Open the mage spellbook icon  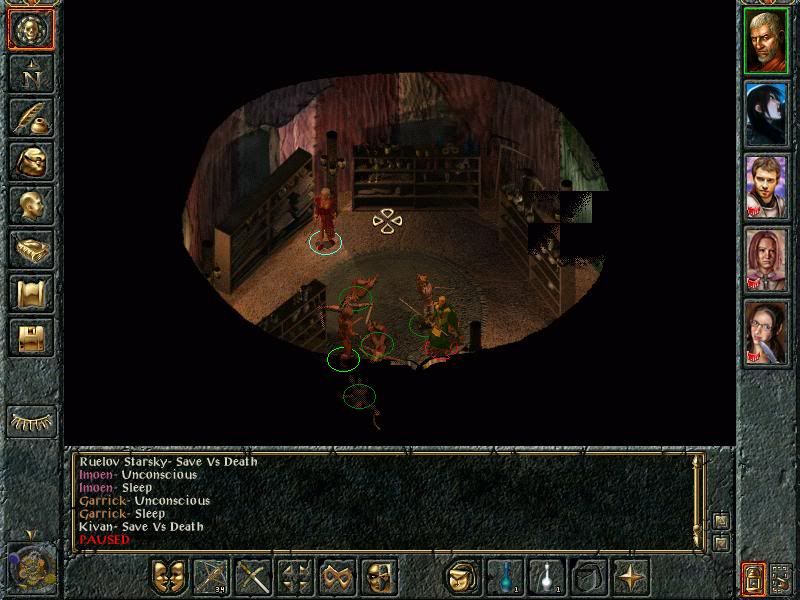[31, 249]
